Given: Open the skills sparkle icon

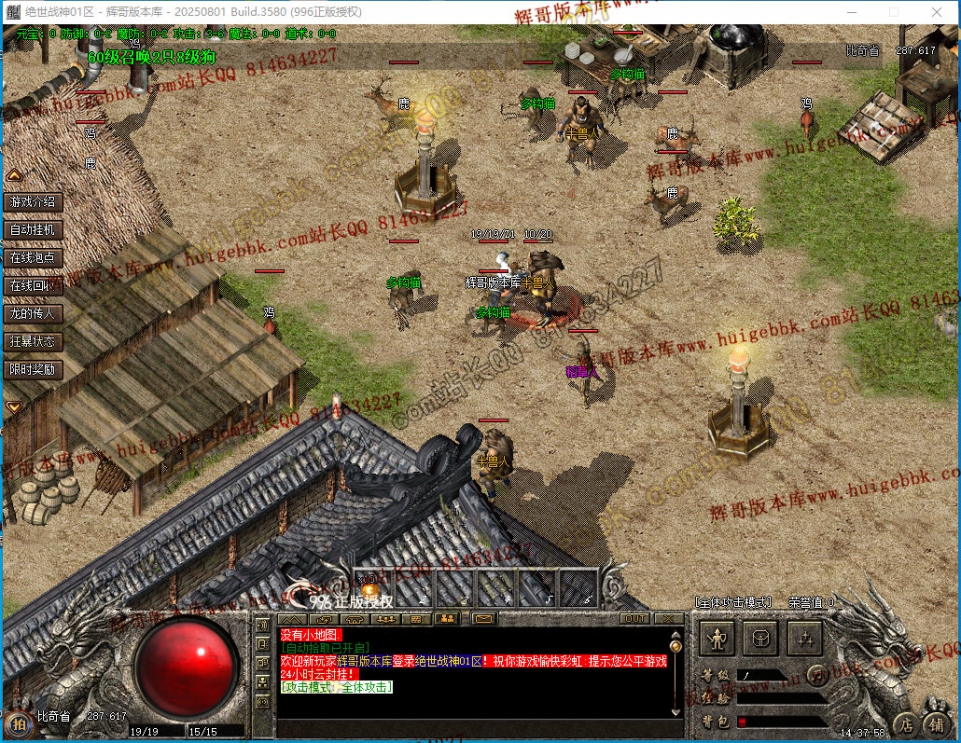Looking at the screenshot, I should click(x=805, y=637).
